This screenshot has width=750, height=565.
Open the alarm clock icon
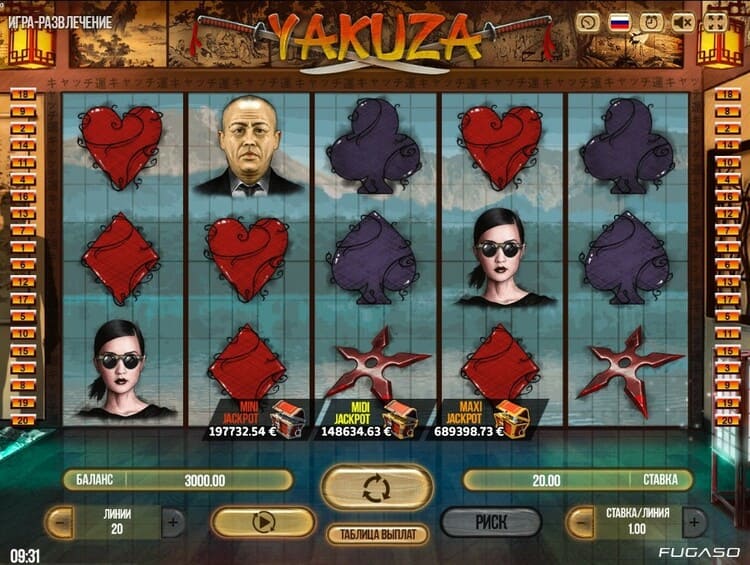[x=652, y=21]
